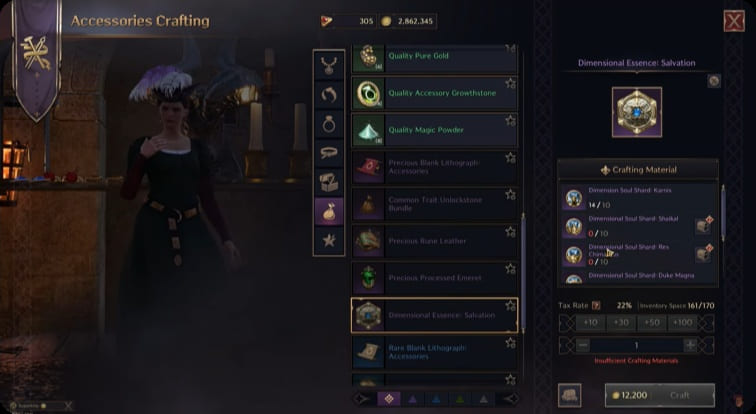This screenshot has width=756, height=414.
Task: Close the Accessories Crafting window
Action: [x=733, y=21]
